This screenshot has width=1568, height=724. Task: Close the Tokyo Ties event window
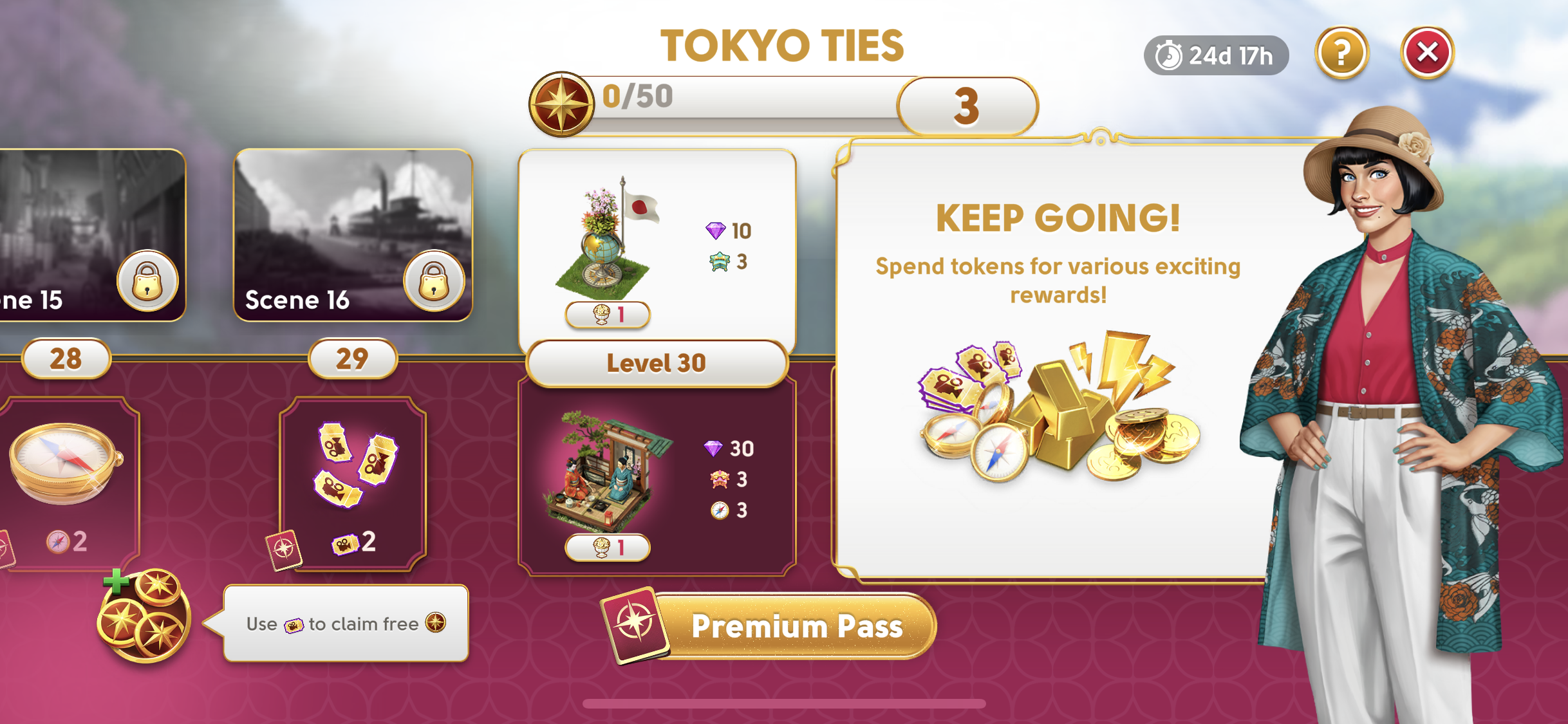[1426, 53]
